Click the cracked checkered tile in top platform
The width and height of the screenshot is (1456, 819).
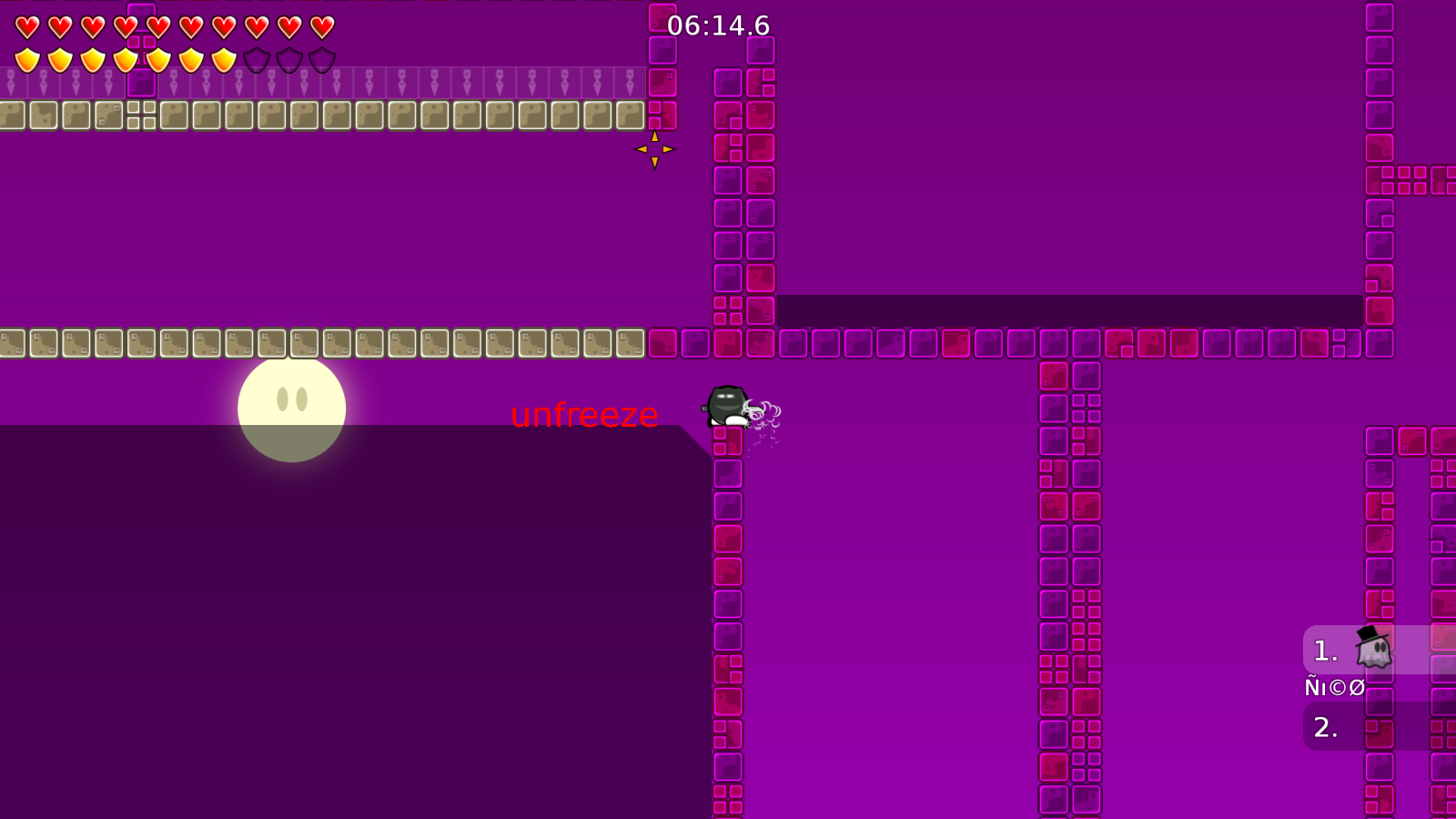(x=142, y=115)
